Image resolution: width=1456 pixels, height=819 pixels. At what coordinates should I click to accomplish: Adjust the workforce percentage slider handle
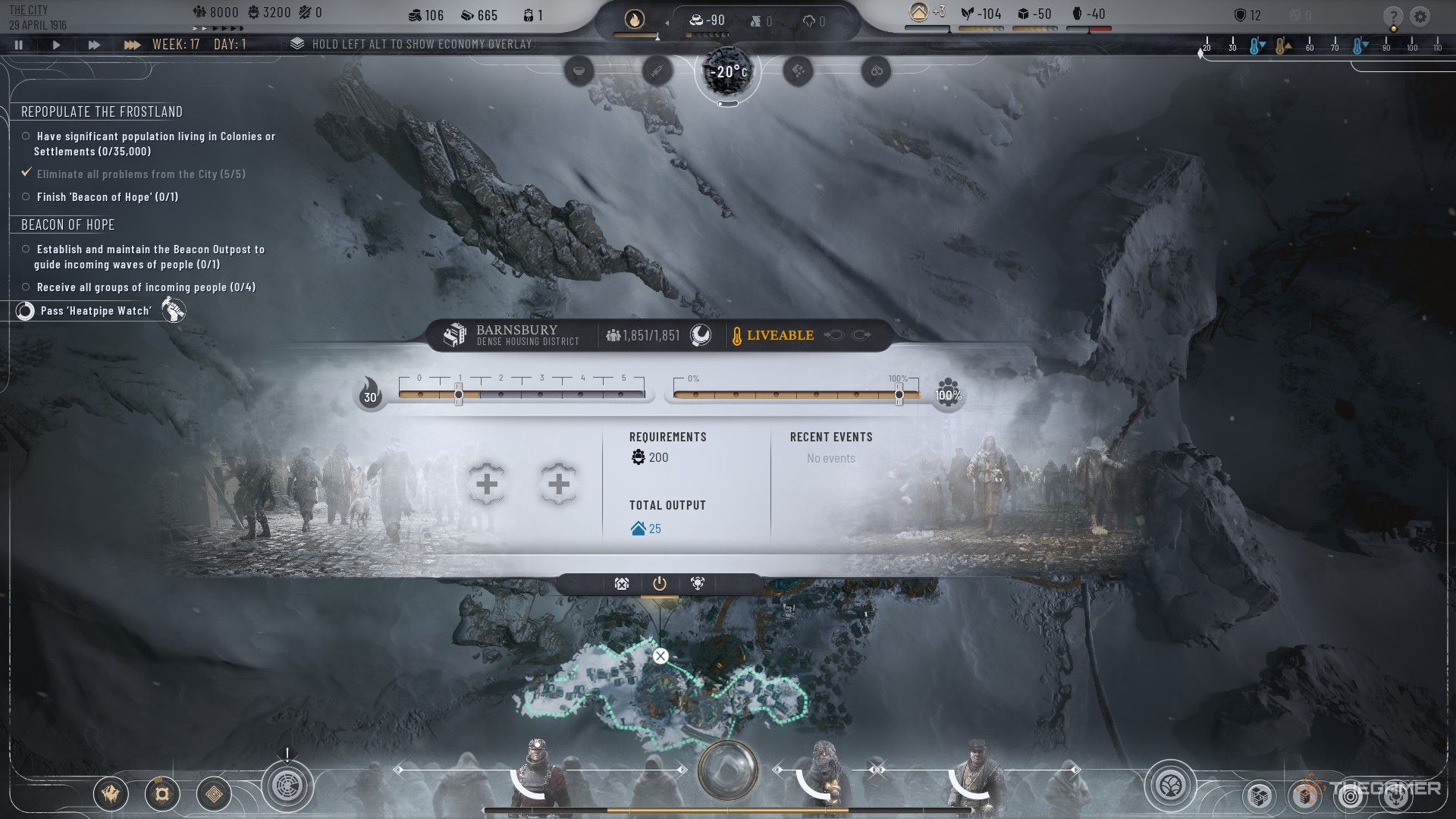(x=899, y=394)
